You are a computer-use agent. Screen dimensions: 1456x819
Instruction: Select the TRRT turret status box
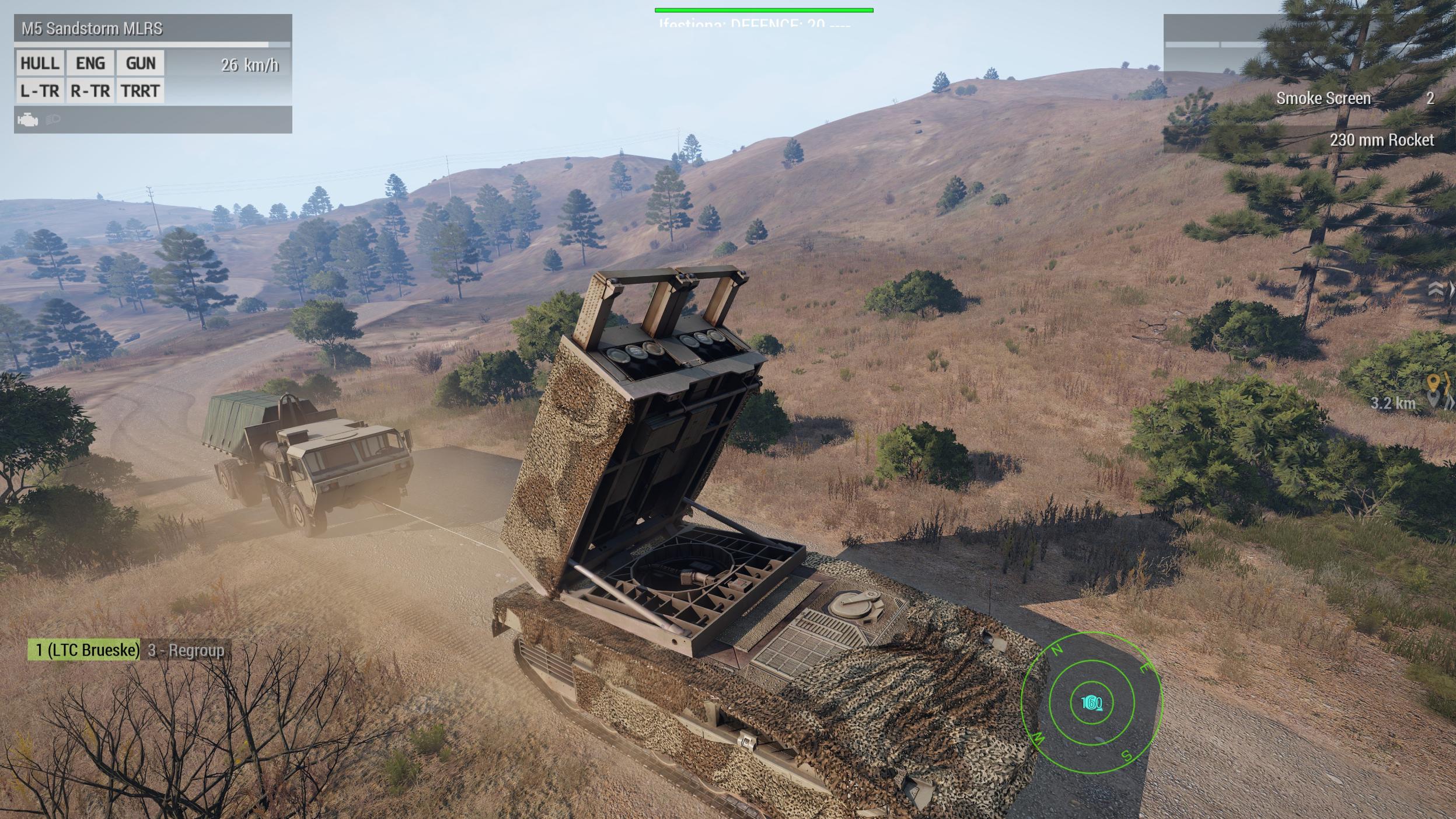coord(141,91)
